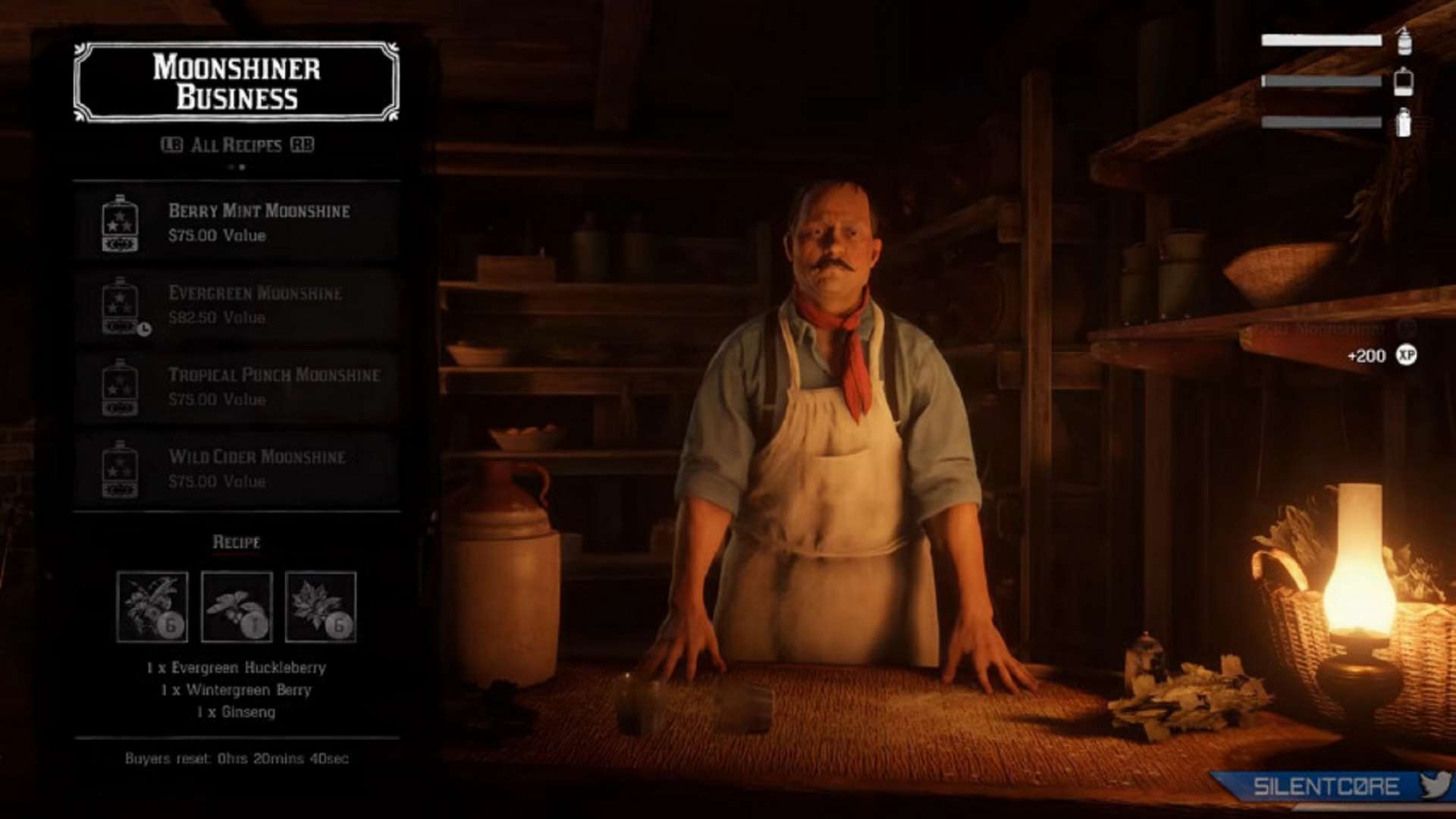Viewport: 1456px width, 819px height.
Task: Open the All Recipes tab
Action: pyautogui.click(x=240, y=143)
